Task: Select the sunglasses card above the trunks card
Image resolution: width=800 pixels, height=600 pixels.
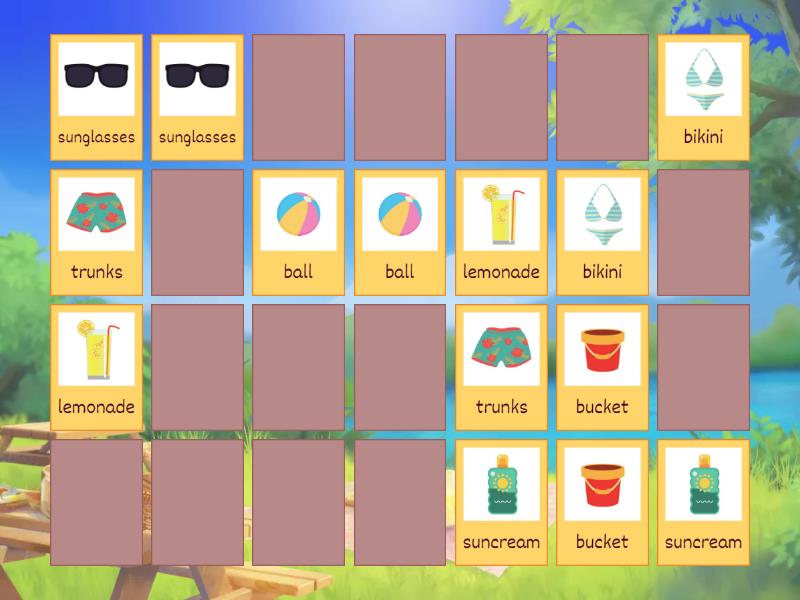Action: (x=96, y=97)
